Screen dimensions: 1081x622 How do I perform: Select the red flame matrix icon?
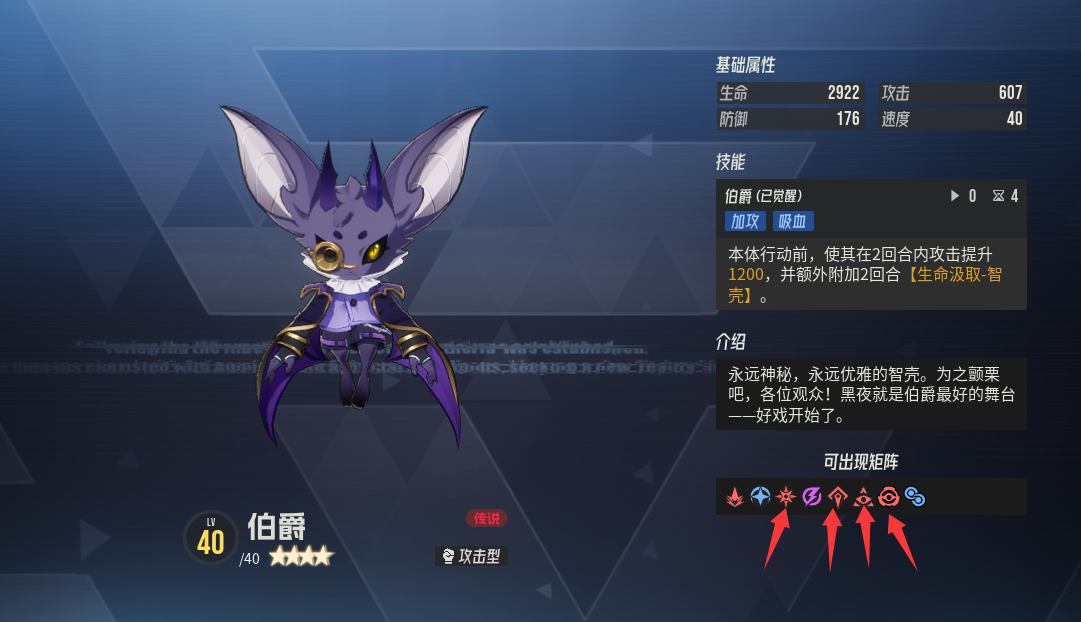734,496
